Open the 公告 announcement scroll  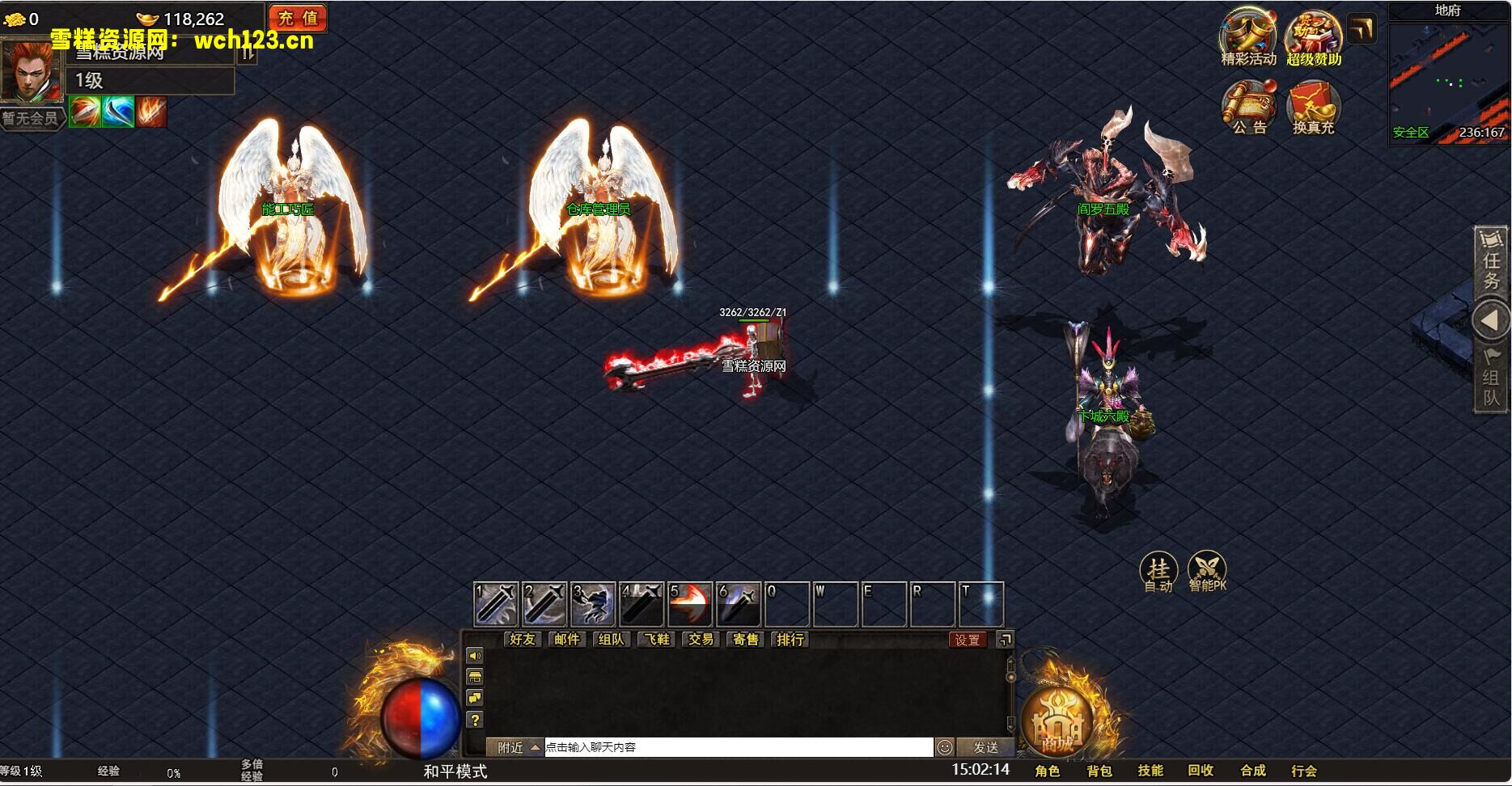click(x=1248, y=106)
